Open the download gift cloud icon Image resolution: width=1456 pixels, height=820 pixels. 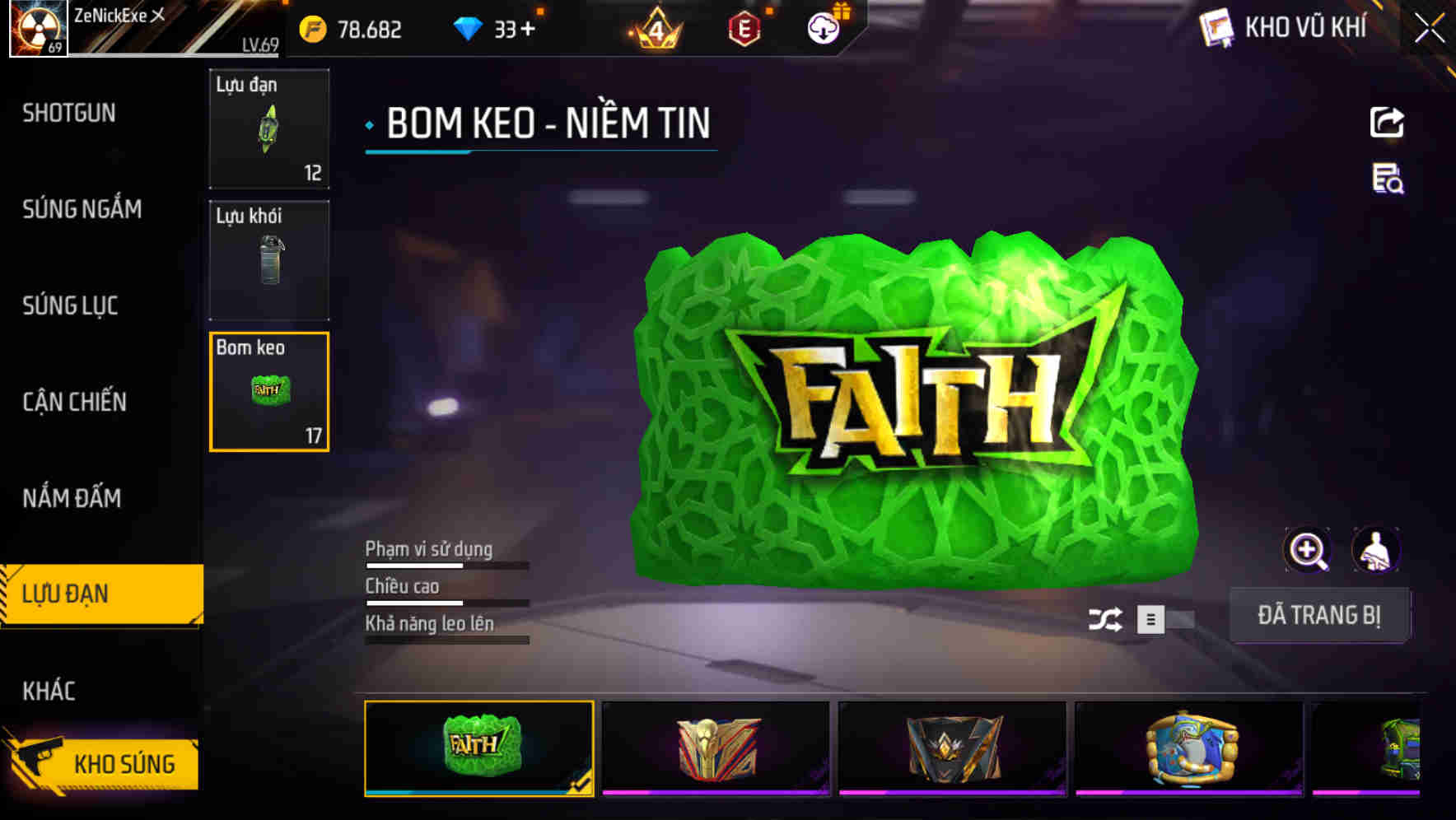tap(823, 27)
